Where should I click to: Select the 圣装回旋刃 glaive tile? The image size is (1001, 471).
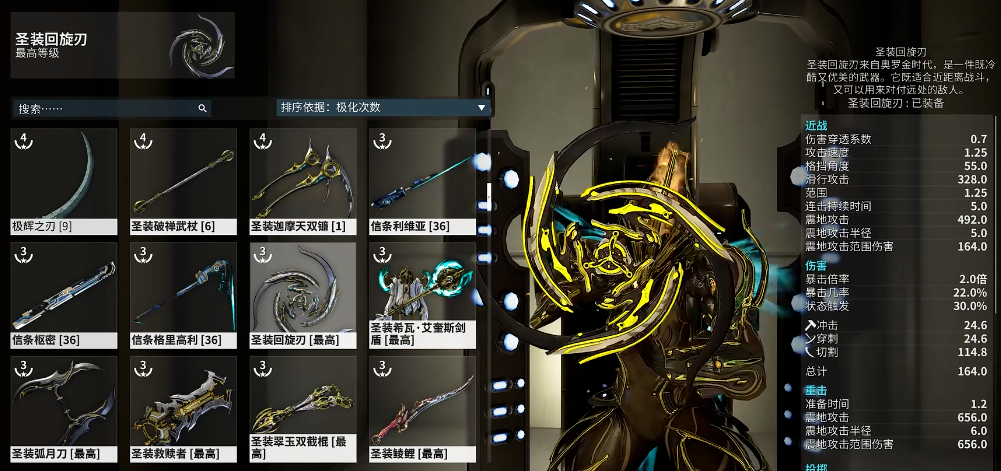click(x=303, y=294)
